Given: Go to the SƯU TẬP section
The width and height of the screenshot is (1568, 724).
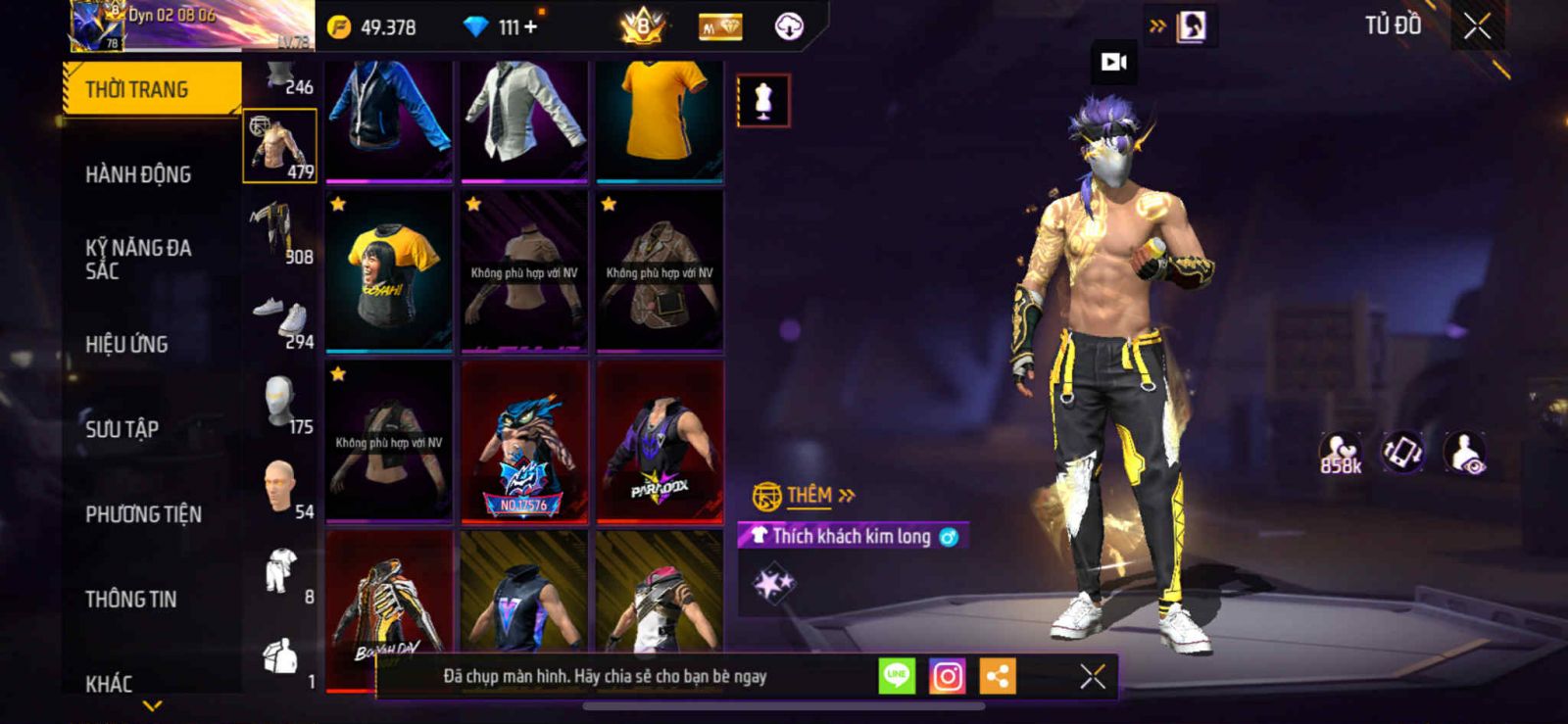Looking at the screenshot, I should point(122,428).
